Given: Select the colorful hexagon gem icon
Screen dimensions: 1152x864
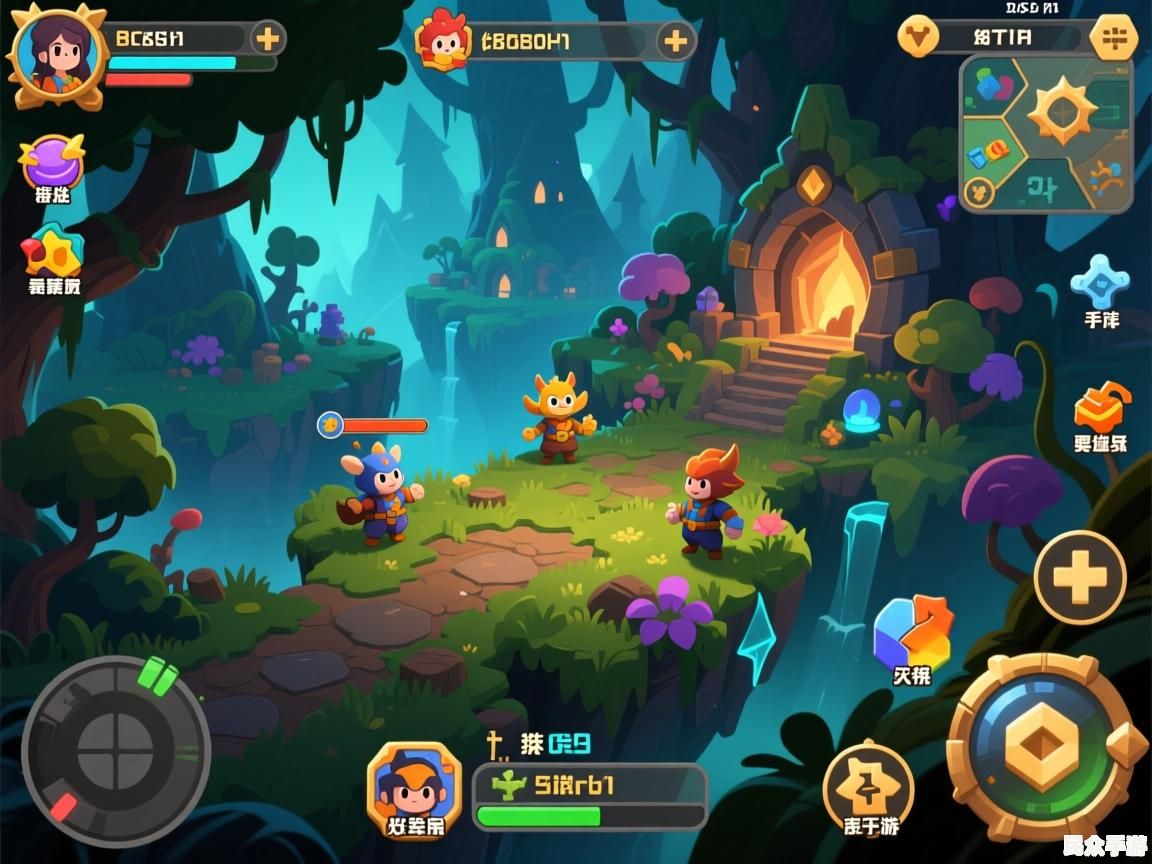Looking at the screenshot, I should click(912, 631).
